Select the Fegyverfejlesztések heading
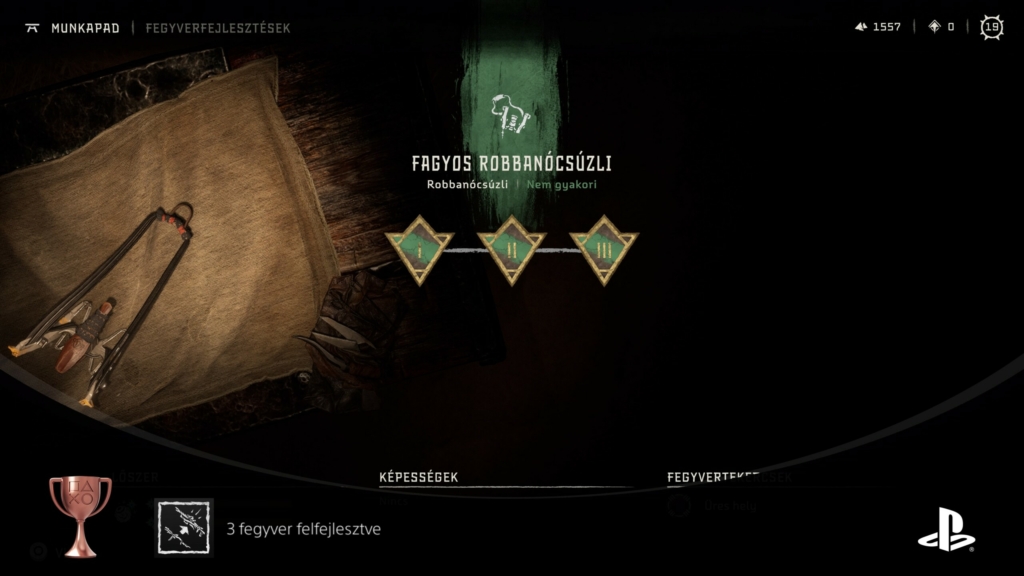The width and height of the screenshot is (1024, 576). pyautogui.click(x=218, y=28)
